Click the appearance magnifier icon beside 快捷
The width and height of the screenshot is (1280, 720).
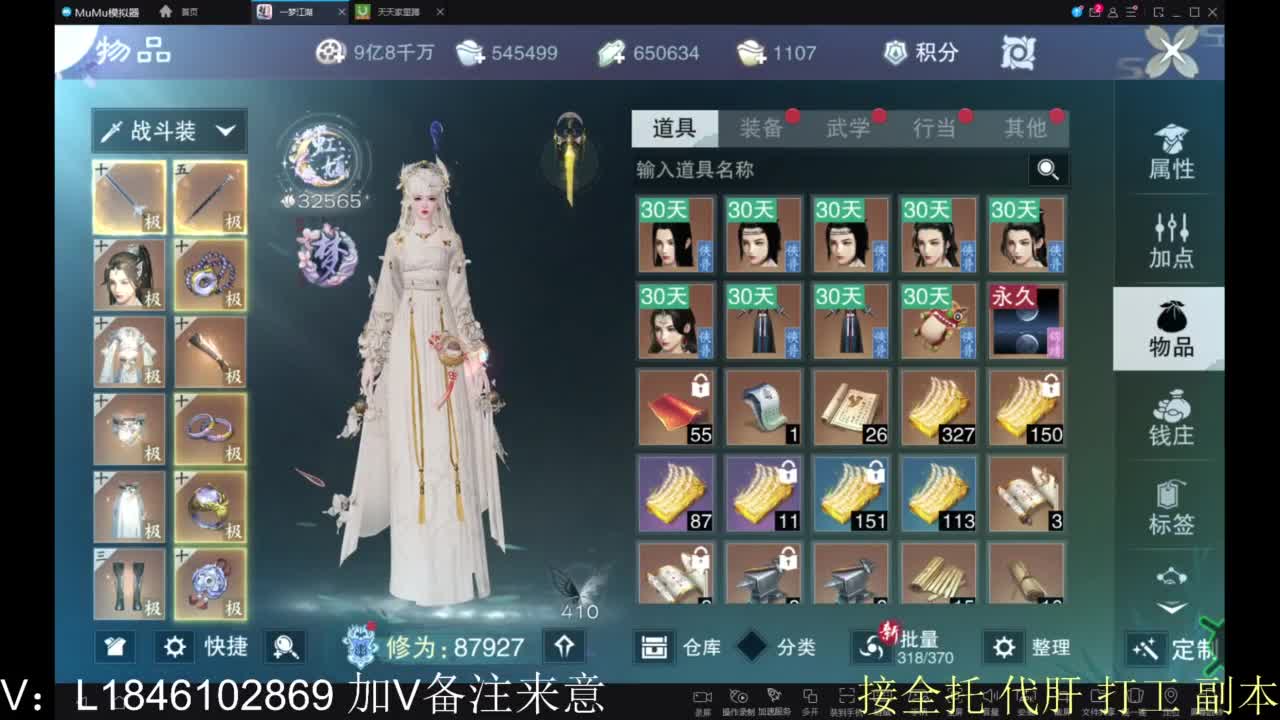287,647
